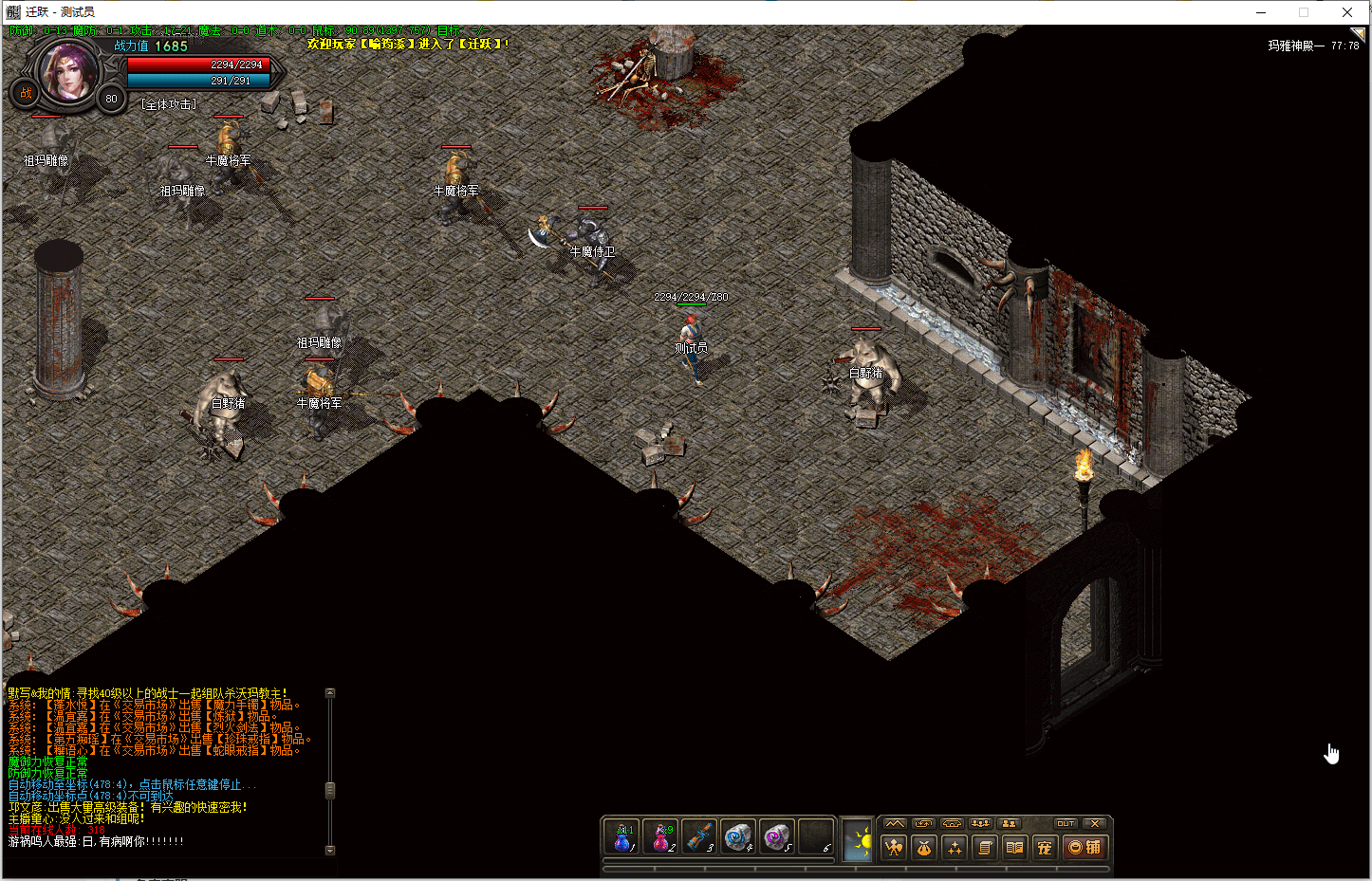Close the game window from title bar
Viewport: 1372px width, 881px height.
click(x=1347, y=12)
